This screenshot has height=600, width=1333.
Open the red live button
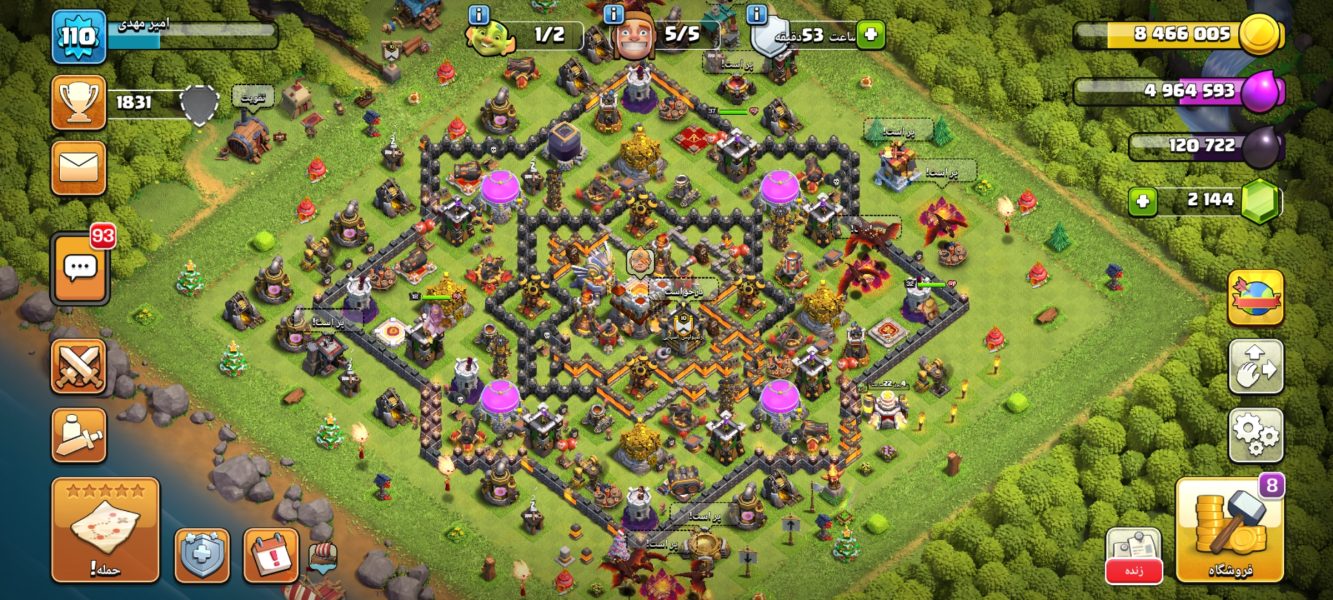click(1133, 570)
